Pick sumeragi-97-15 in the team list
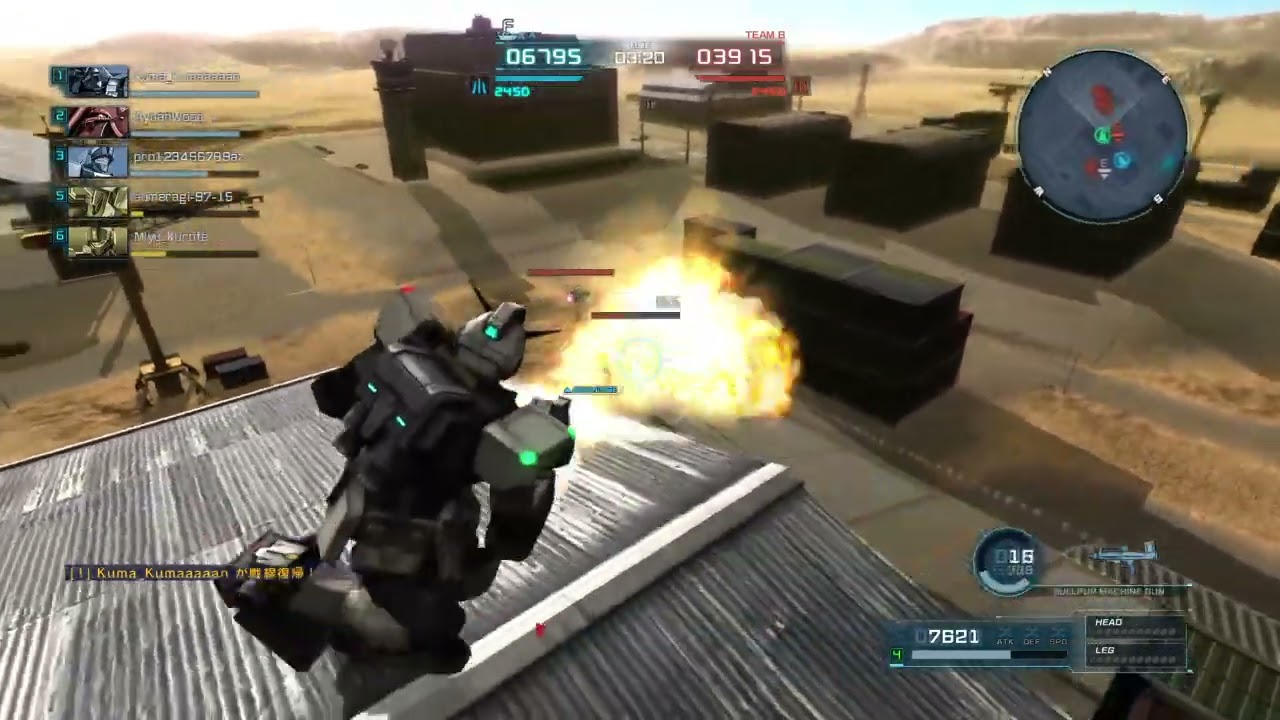The width and height of the screenshot is (1280, 720). [183, 197]
